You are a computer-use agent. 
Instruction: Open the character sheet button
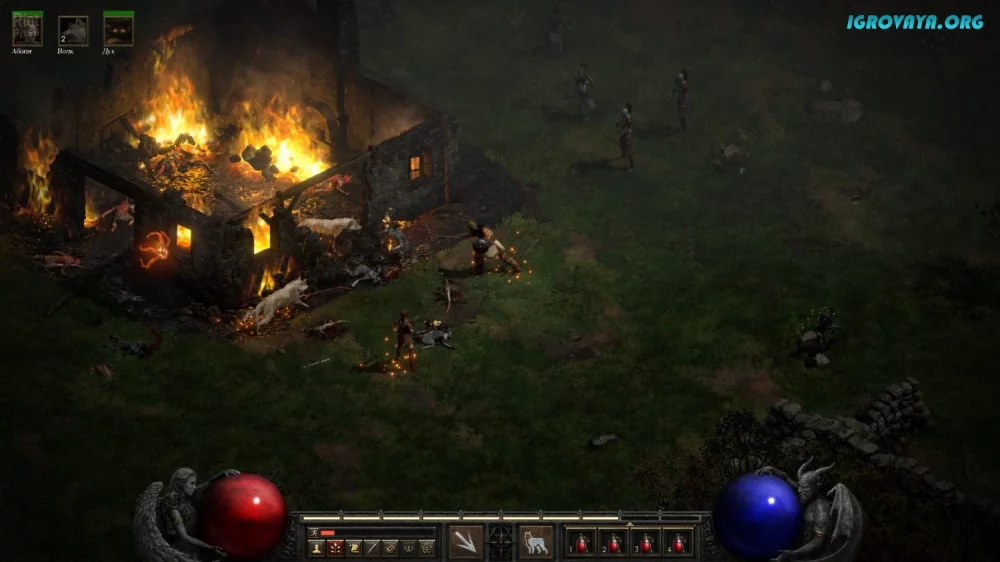tap(317, 547)
